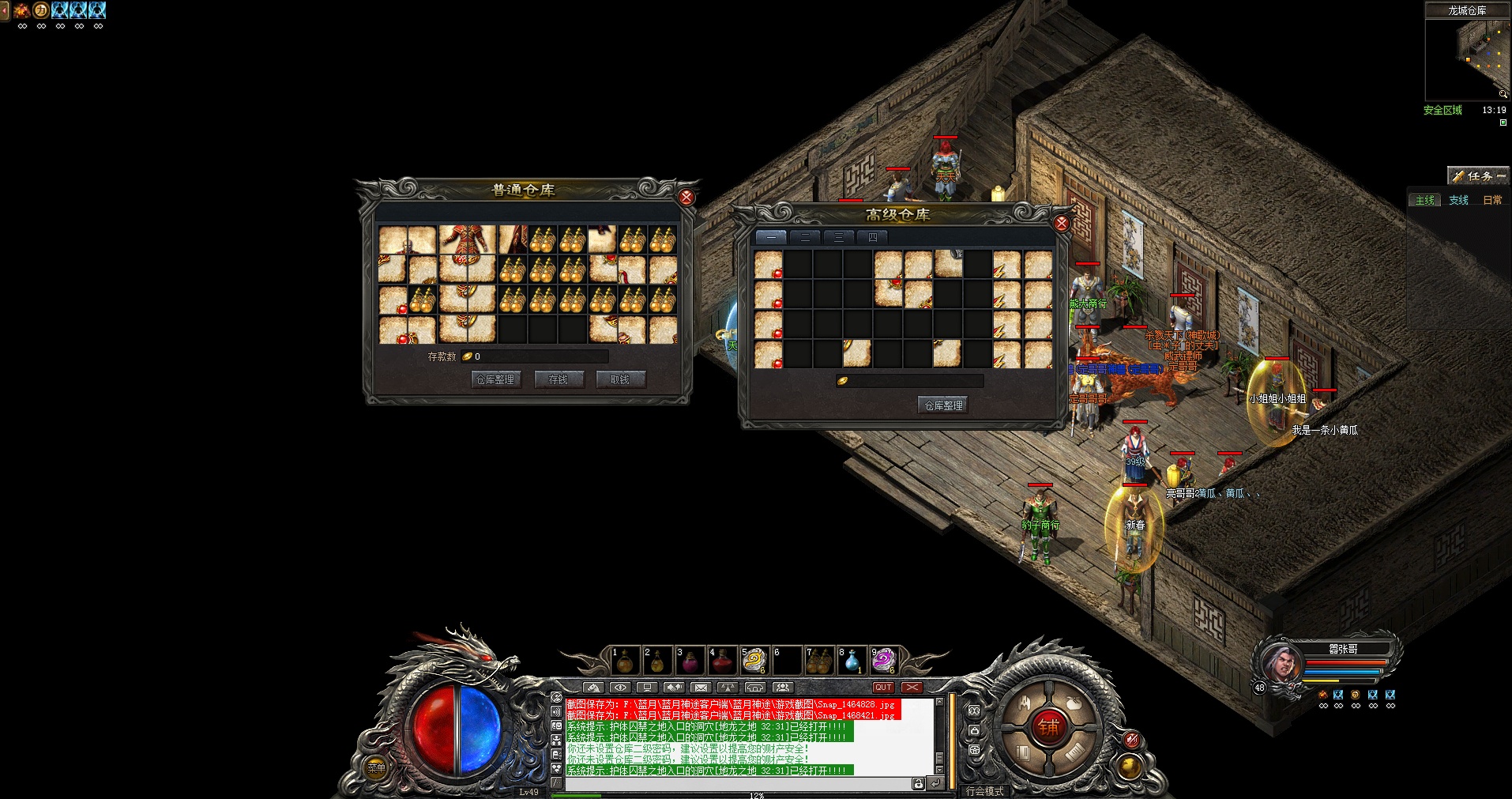Close the 高级仓库 warehouse window
This screenshot has height=799, width=1512.
1062,224
